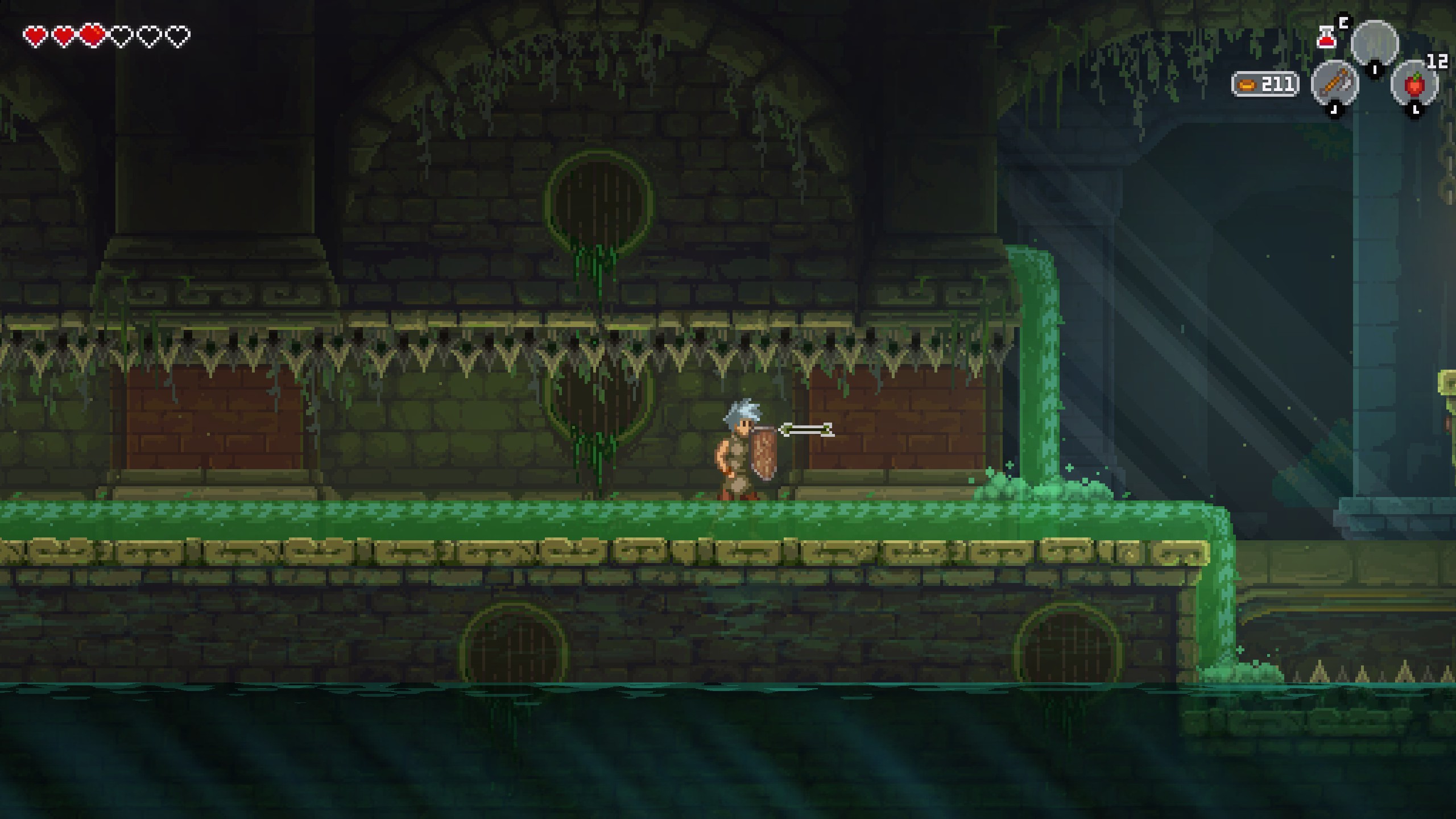Click the red health potion icon
This screenshot has height=819, width=1456.
1326,38
